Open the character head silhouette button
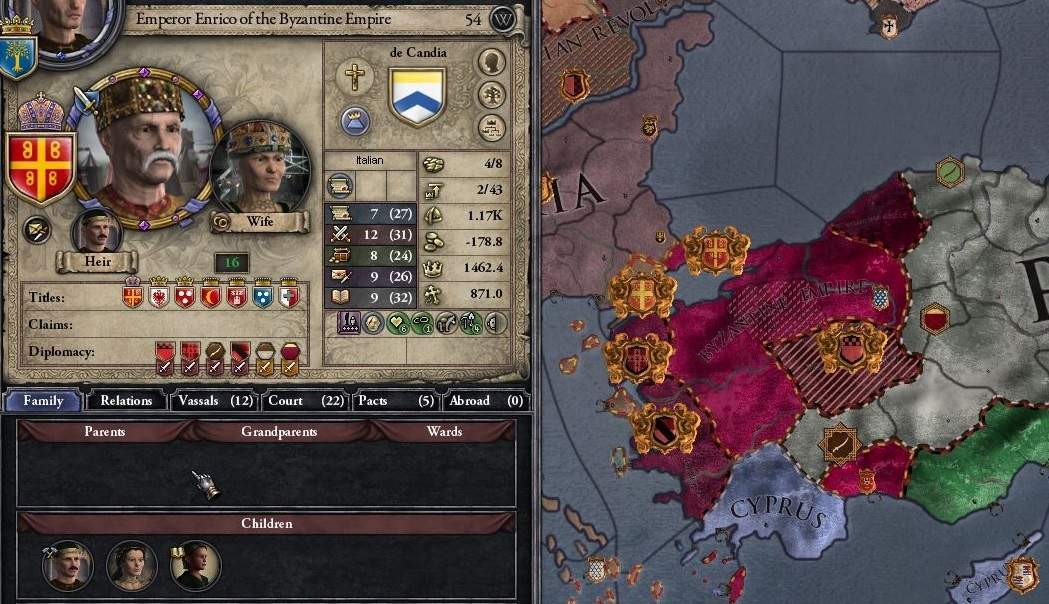Viewport: 1049px width, 604px height. click(491, 61)
